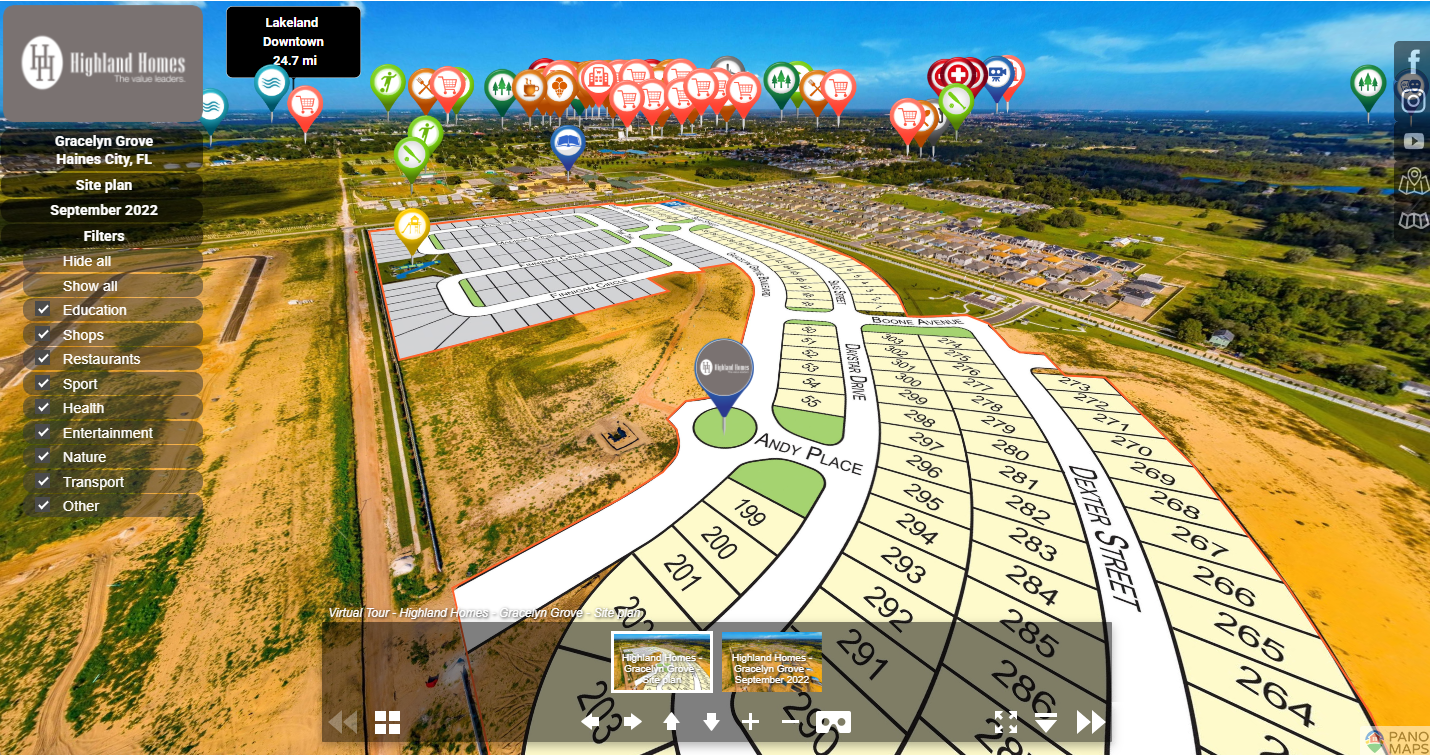The height and width of the screenshot is (755, 1430).
Task: Enter VR headset mode
Action: (x=833, y=722)
